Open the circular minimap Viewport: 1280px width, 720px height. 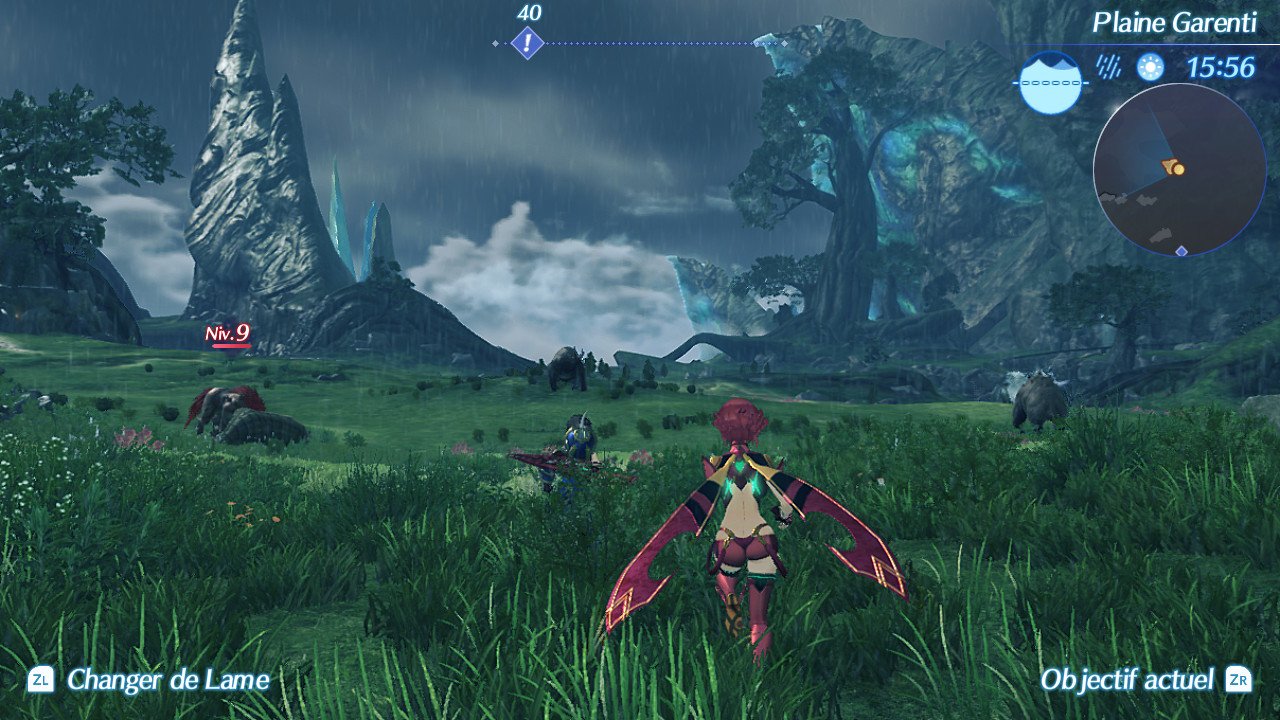point(1179,168)
